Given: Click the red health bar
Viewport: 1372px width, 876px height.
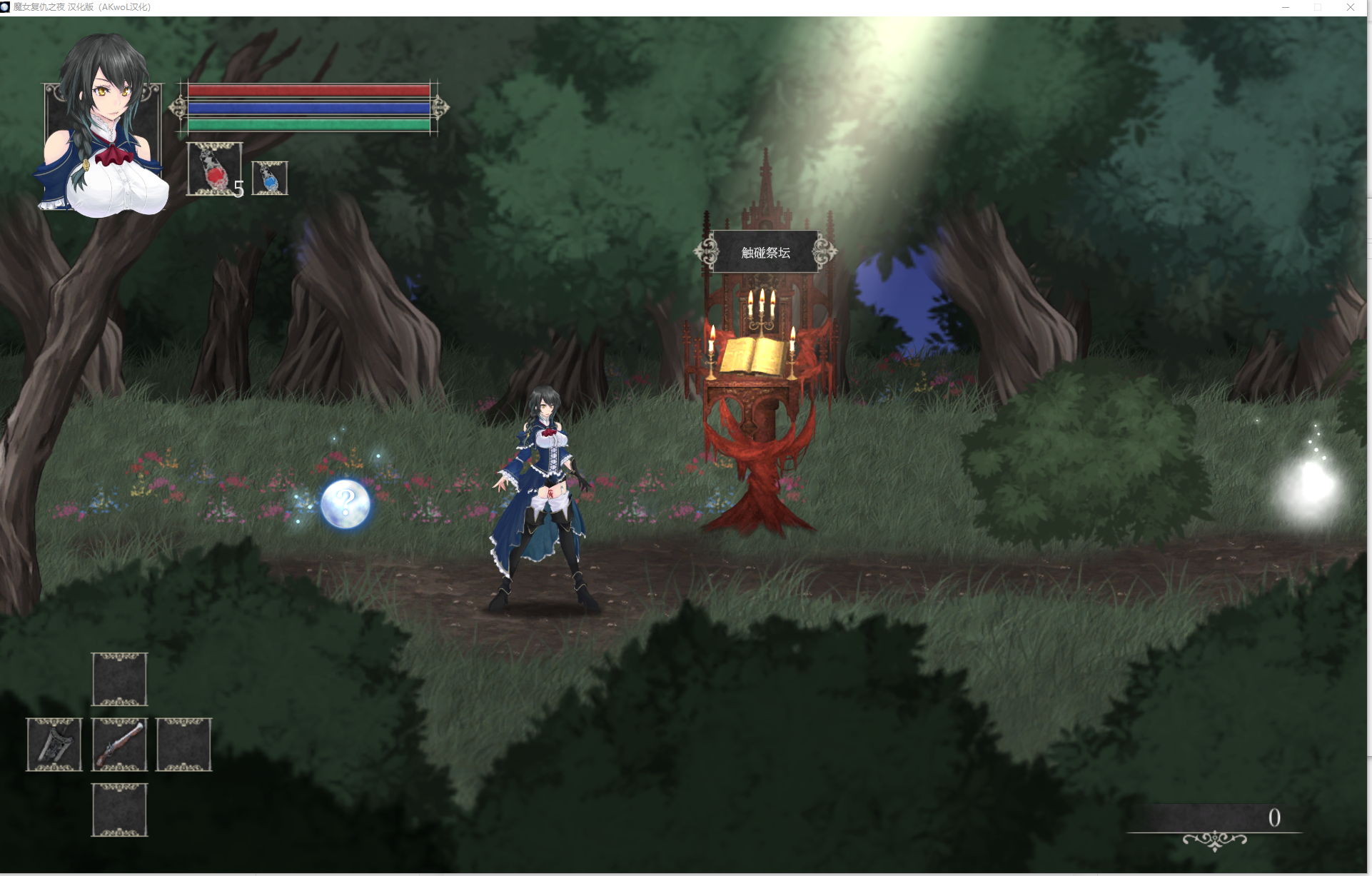Looking at the screenshot, I should [x=307, y=91].
